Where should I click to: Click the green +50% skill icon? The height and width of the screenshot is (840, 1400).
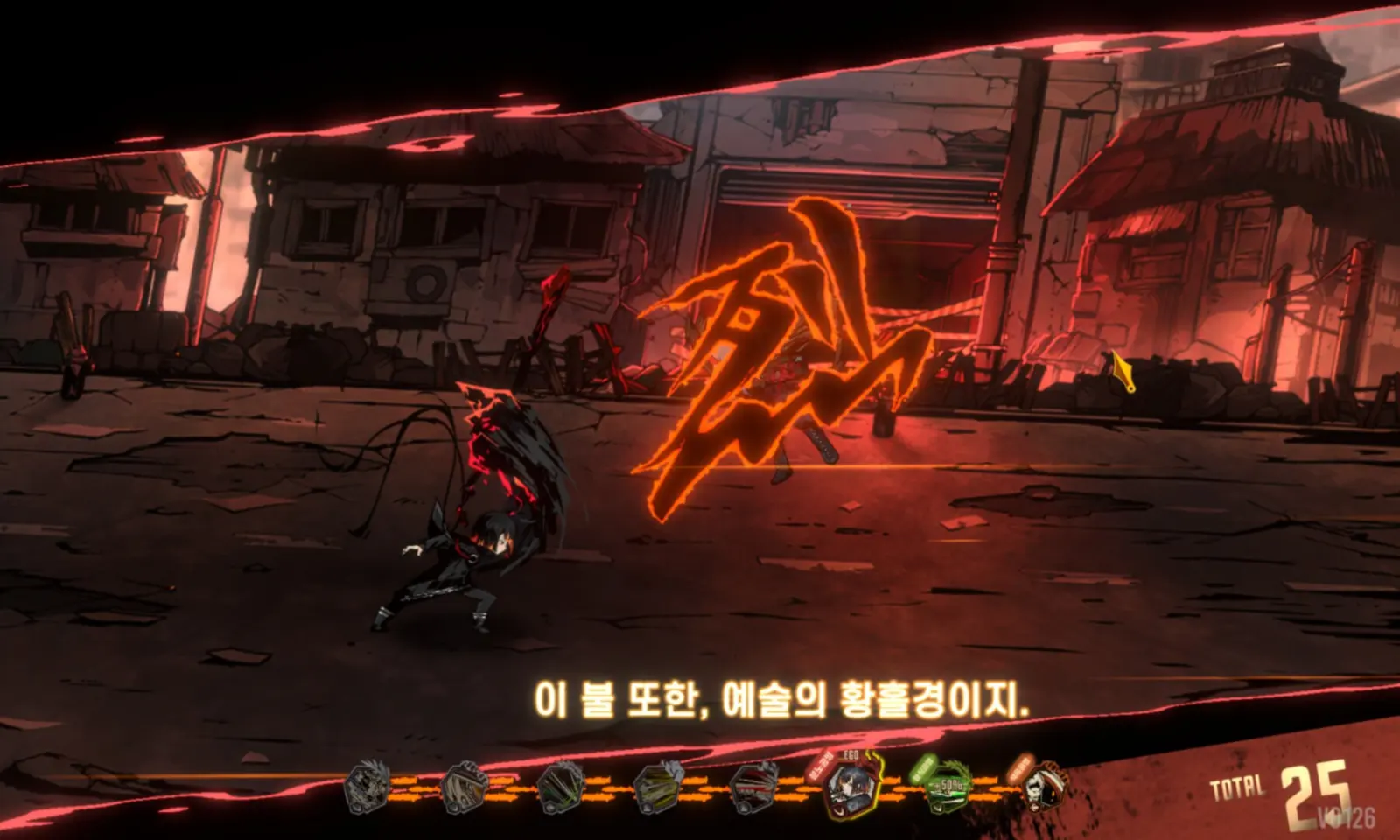coord(948,785)
